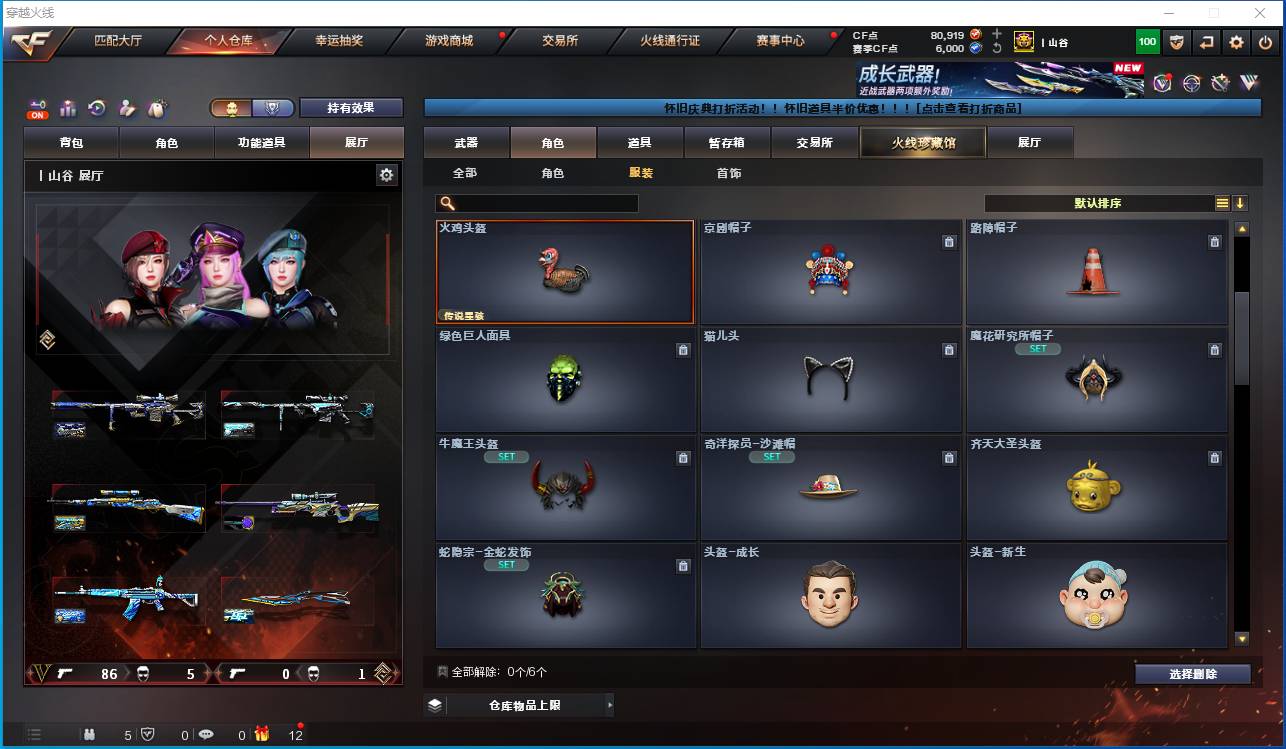Image resolution: width=1286 pixels, height=749 pixels.
Task: Toggle the list view icon beside 默认排序
Action: point(1221,202)
